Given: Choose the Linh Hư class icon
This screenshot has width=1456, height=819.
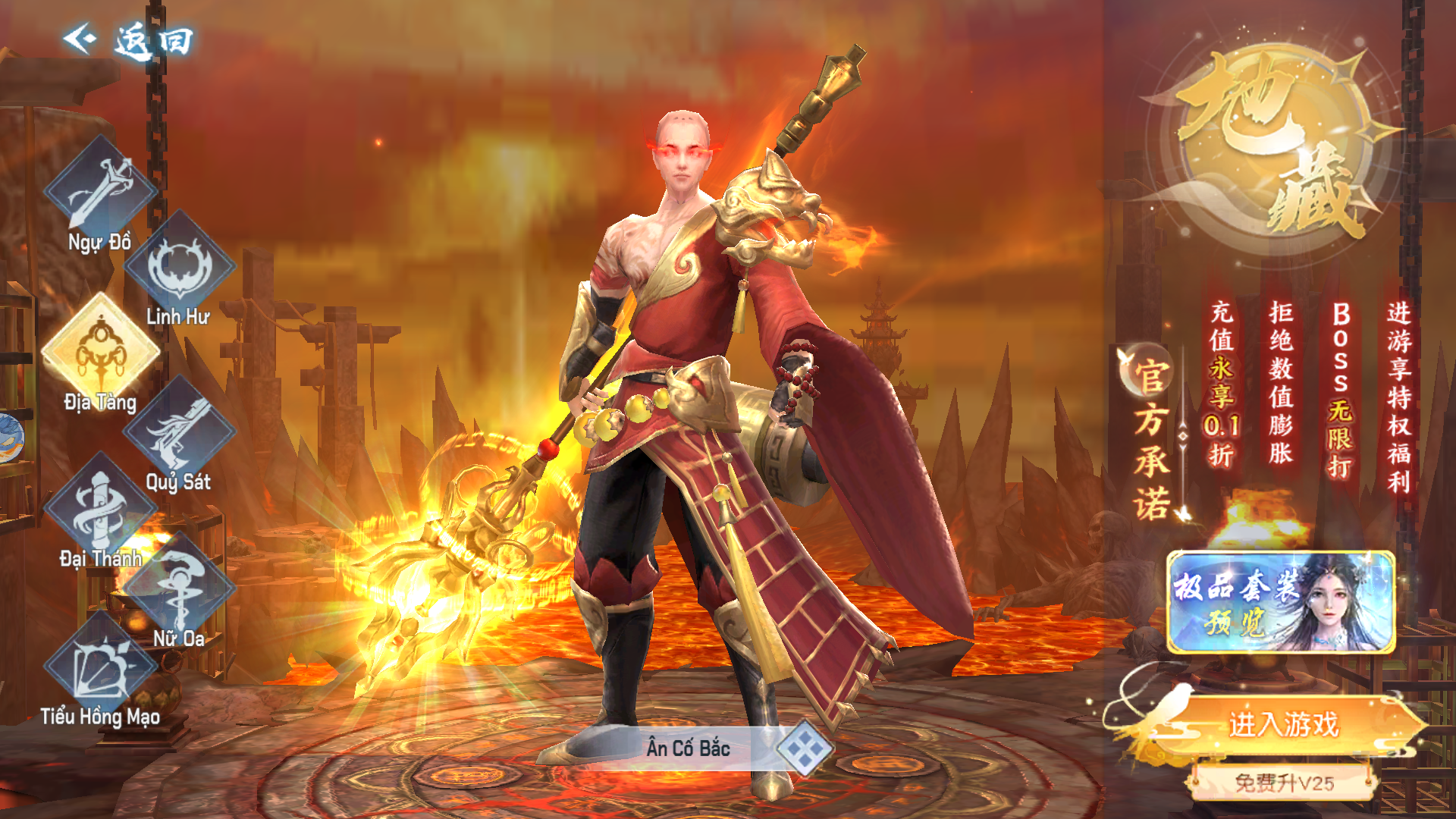Looking at the screenshot, I should pyautogui.click(x=180, y=265).
